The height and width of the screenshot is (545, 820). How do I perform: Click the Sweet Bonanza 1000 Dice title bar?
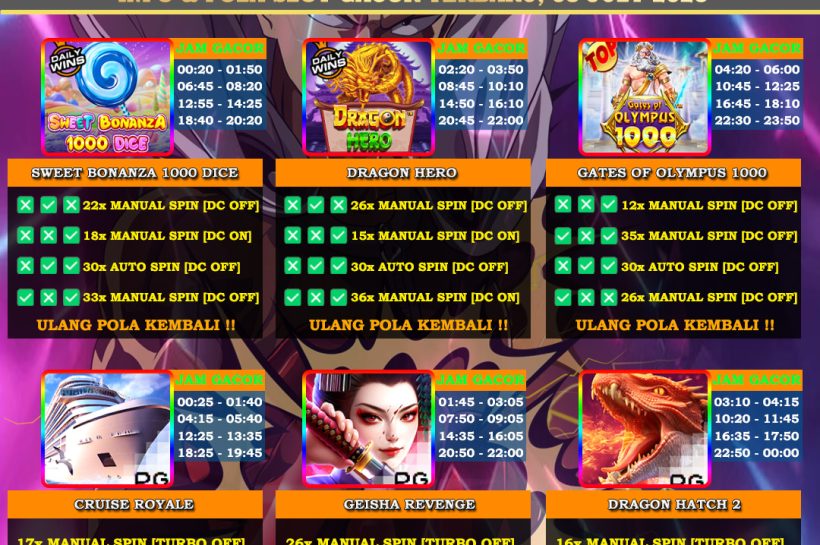(135, 173)
